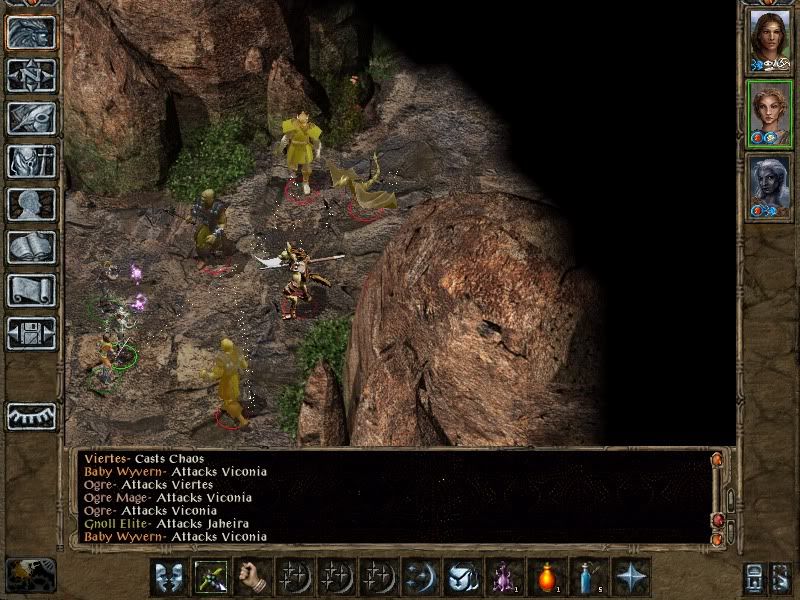Use the purple potion quick item

coord(504,577)
